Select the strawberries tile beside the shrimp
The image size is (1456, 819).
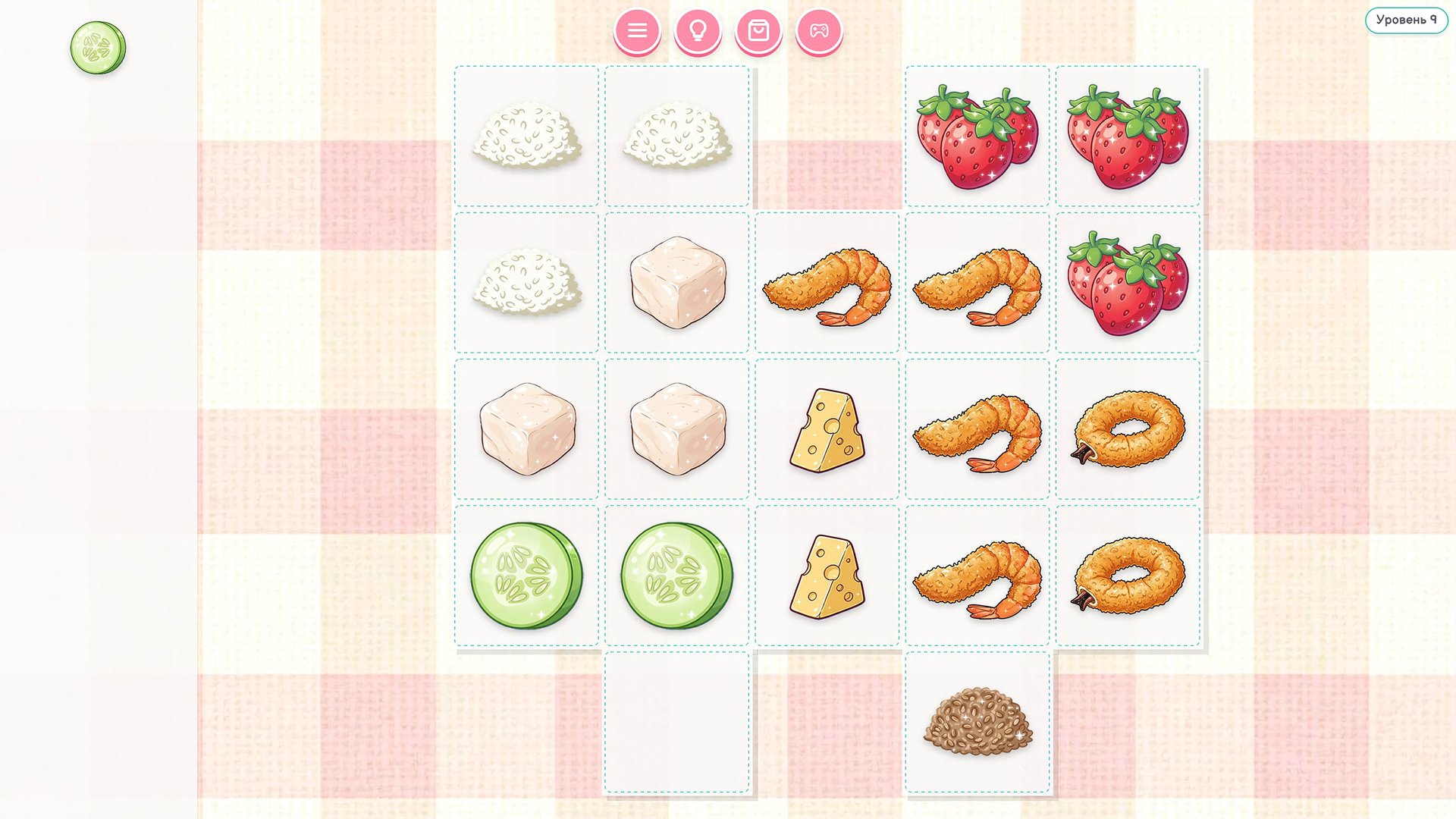(x=1127, y=284)
